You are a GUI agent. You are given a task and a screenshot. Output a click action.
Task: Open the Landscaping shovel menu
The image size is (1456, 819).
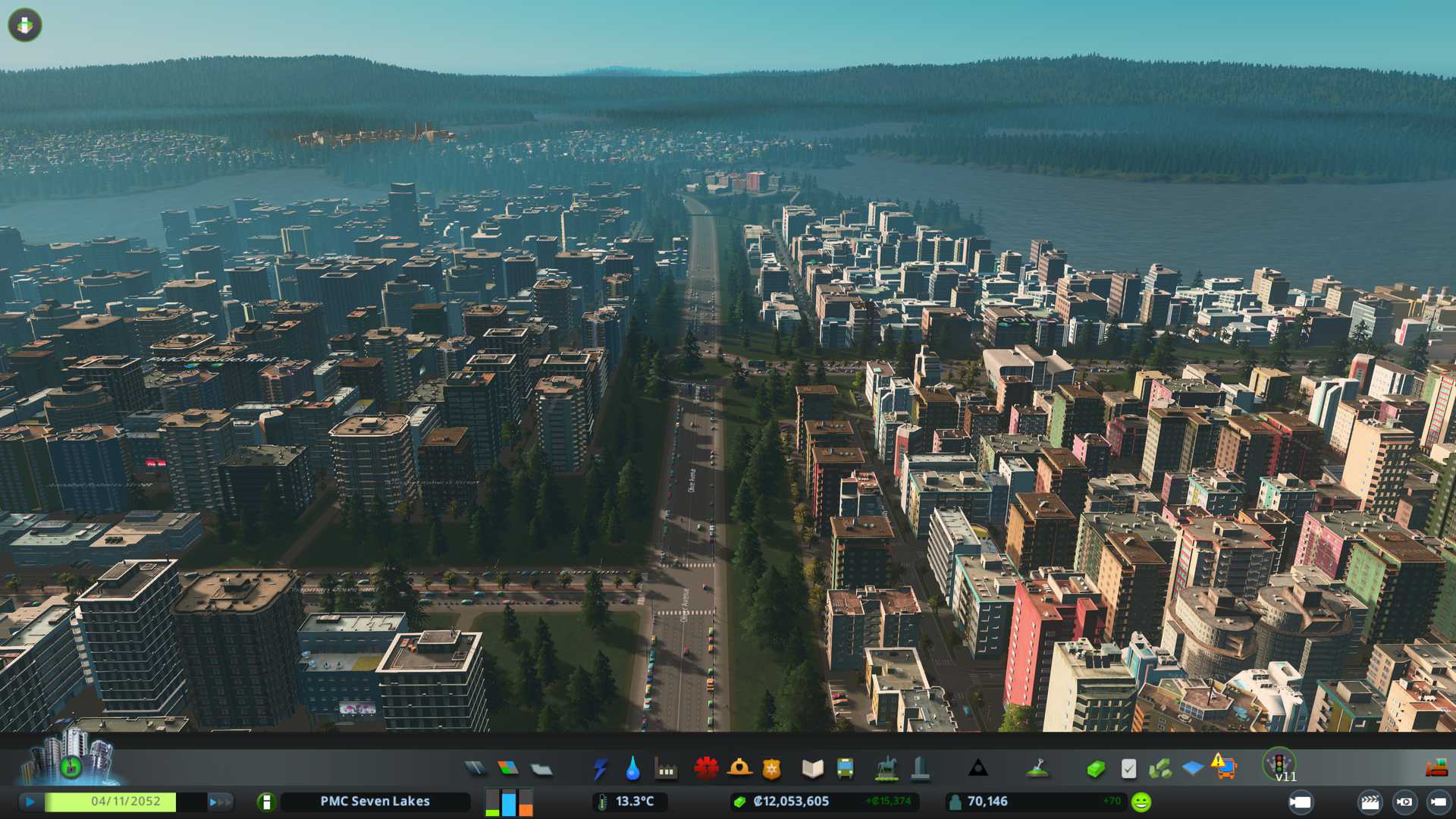tap(1037, 769)
